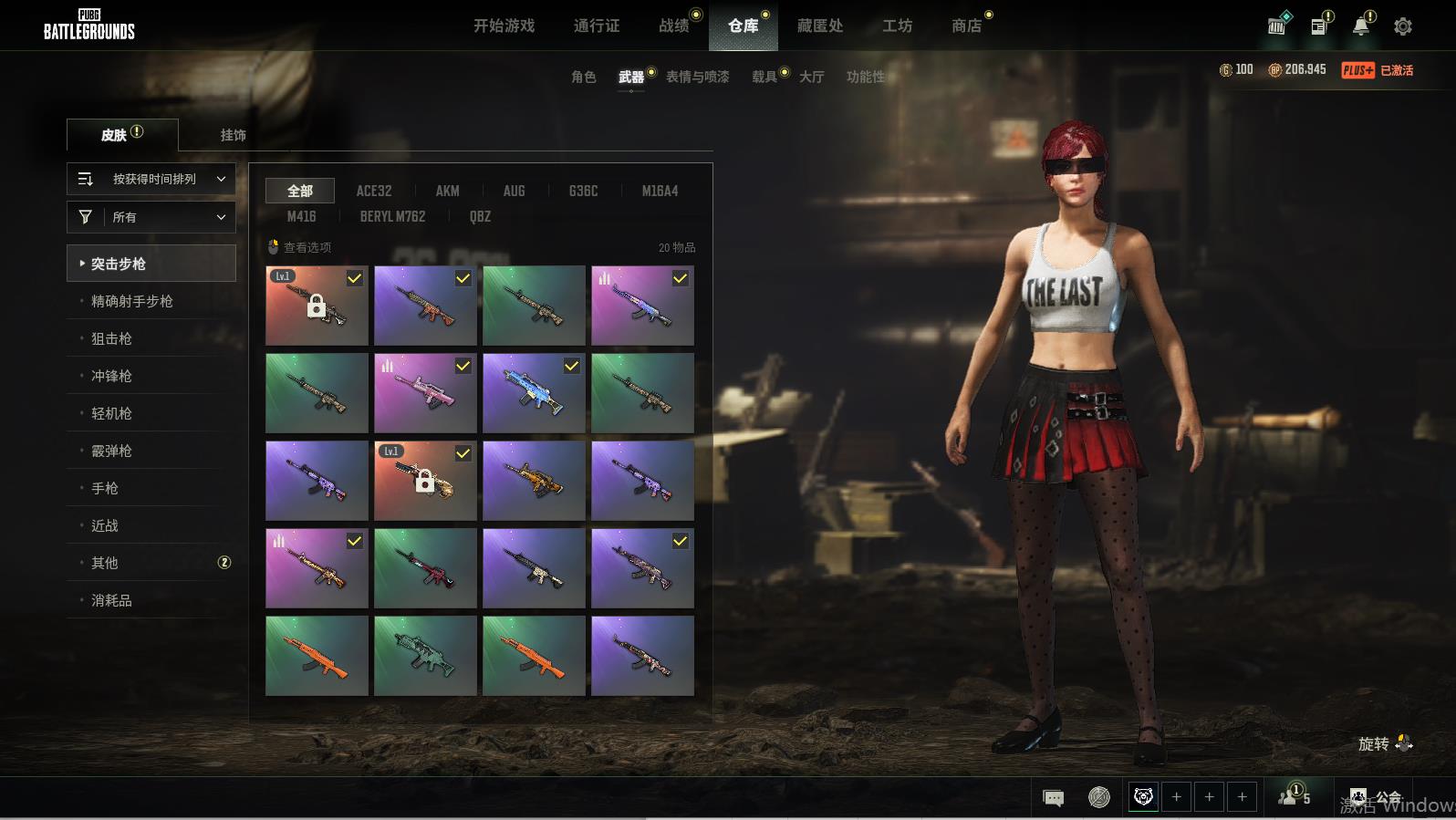Filter skins by AKM

pos(447,191)
